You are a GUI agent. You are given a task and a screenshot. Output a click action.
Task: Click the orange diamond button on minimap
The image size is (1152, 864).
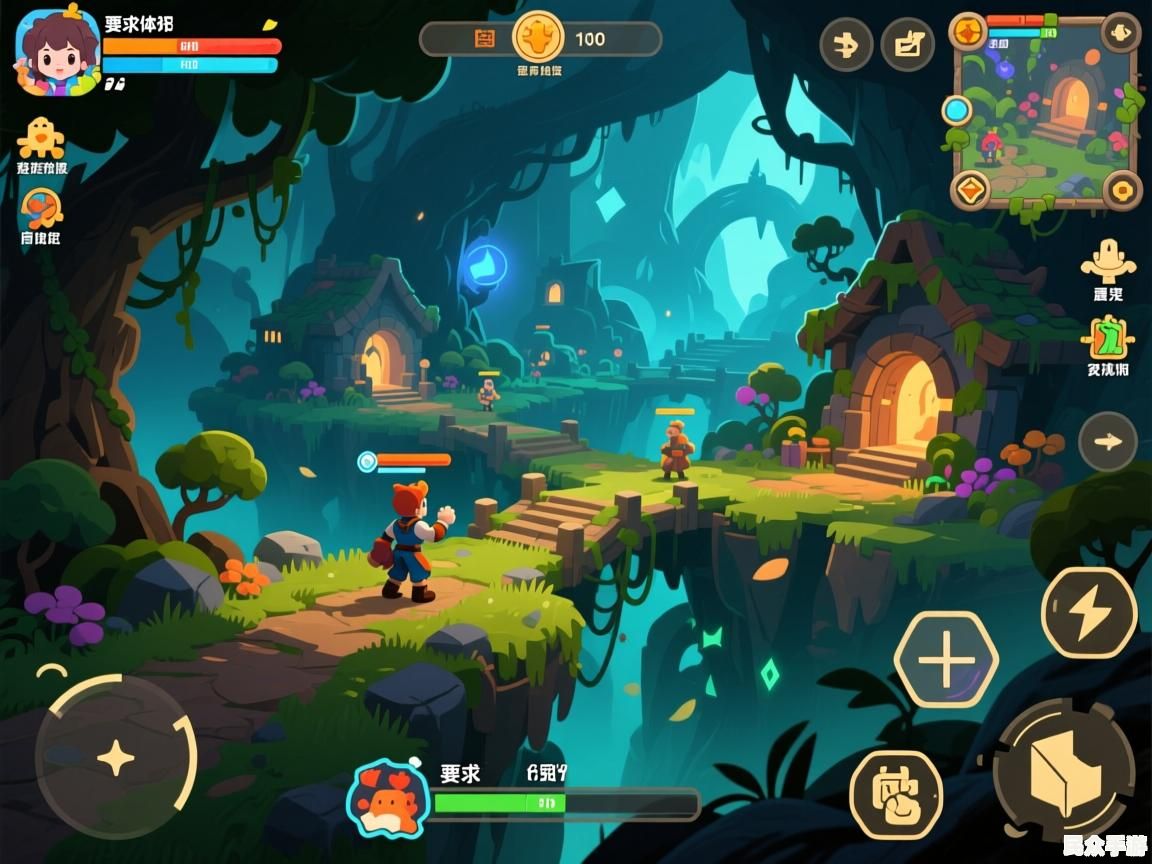coord(969,188)
